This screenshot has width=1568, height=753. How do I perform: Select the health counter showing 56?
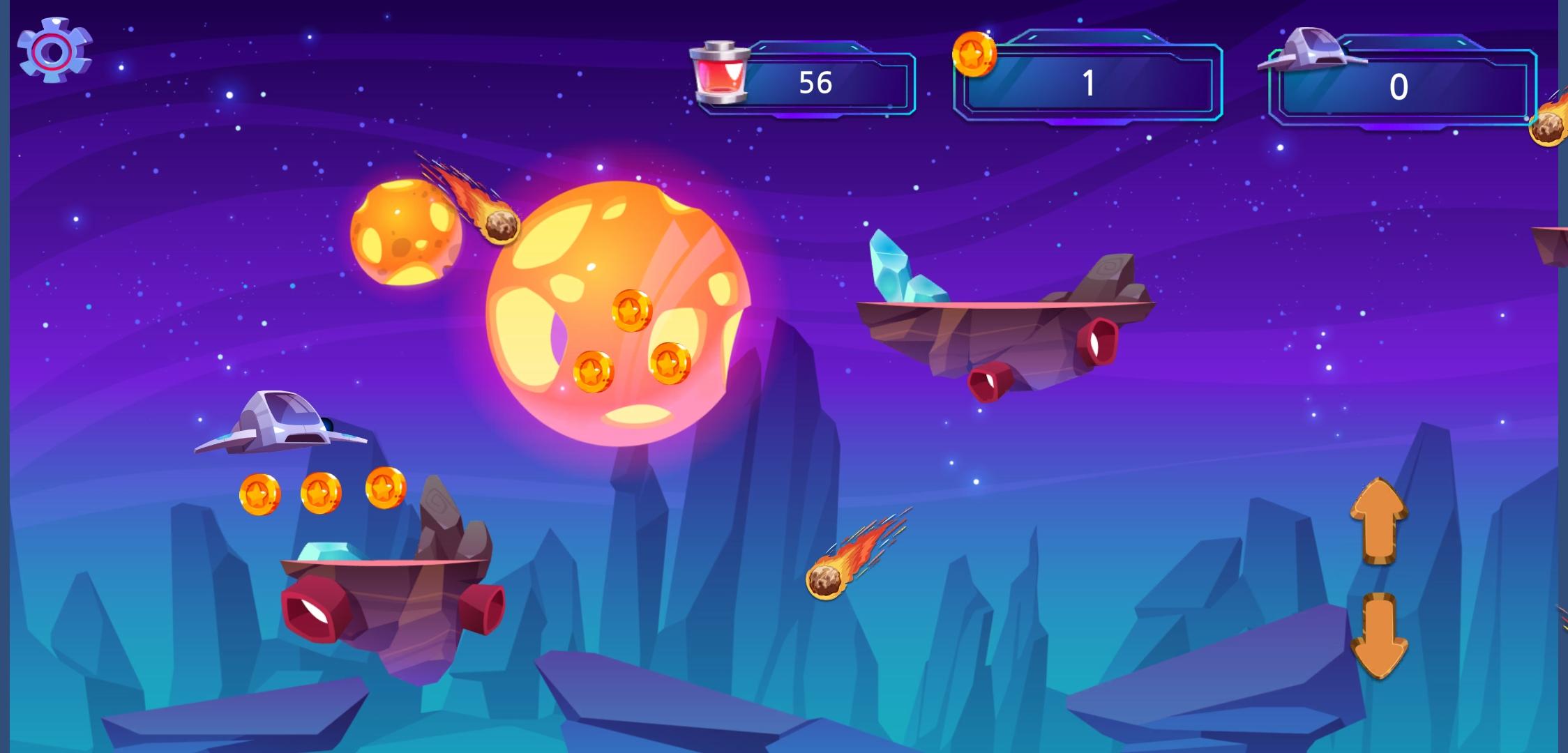click(x=816, y=82)
